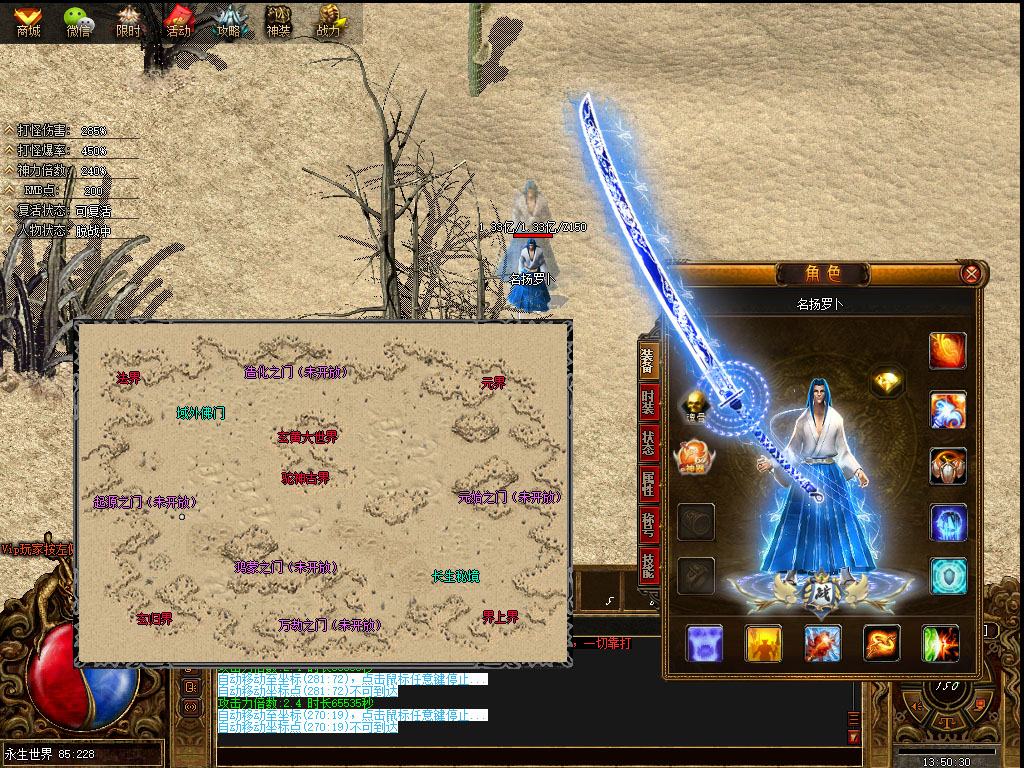This screenshot has height=768, width=1024.
Task: Select the cyan shield equipment slot
Action: (x=948, y=577)
